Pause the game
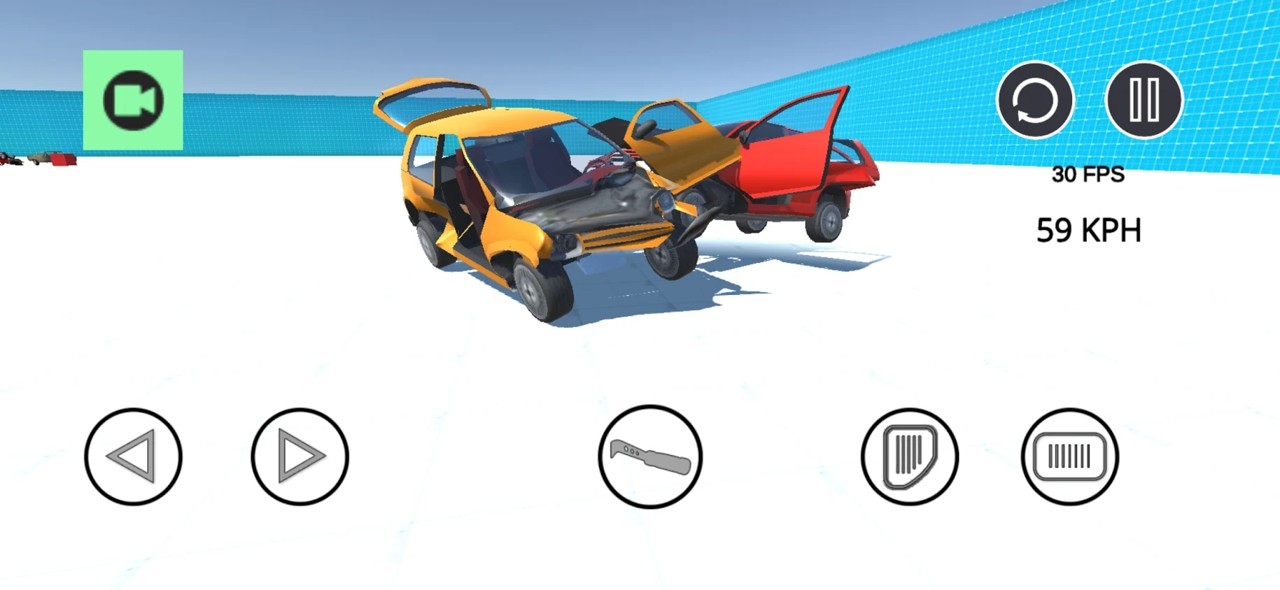Image resolution: width=1280 pixels, height=590 pixels. click(1144, 100)
